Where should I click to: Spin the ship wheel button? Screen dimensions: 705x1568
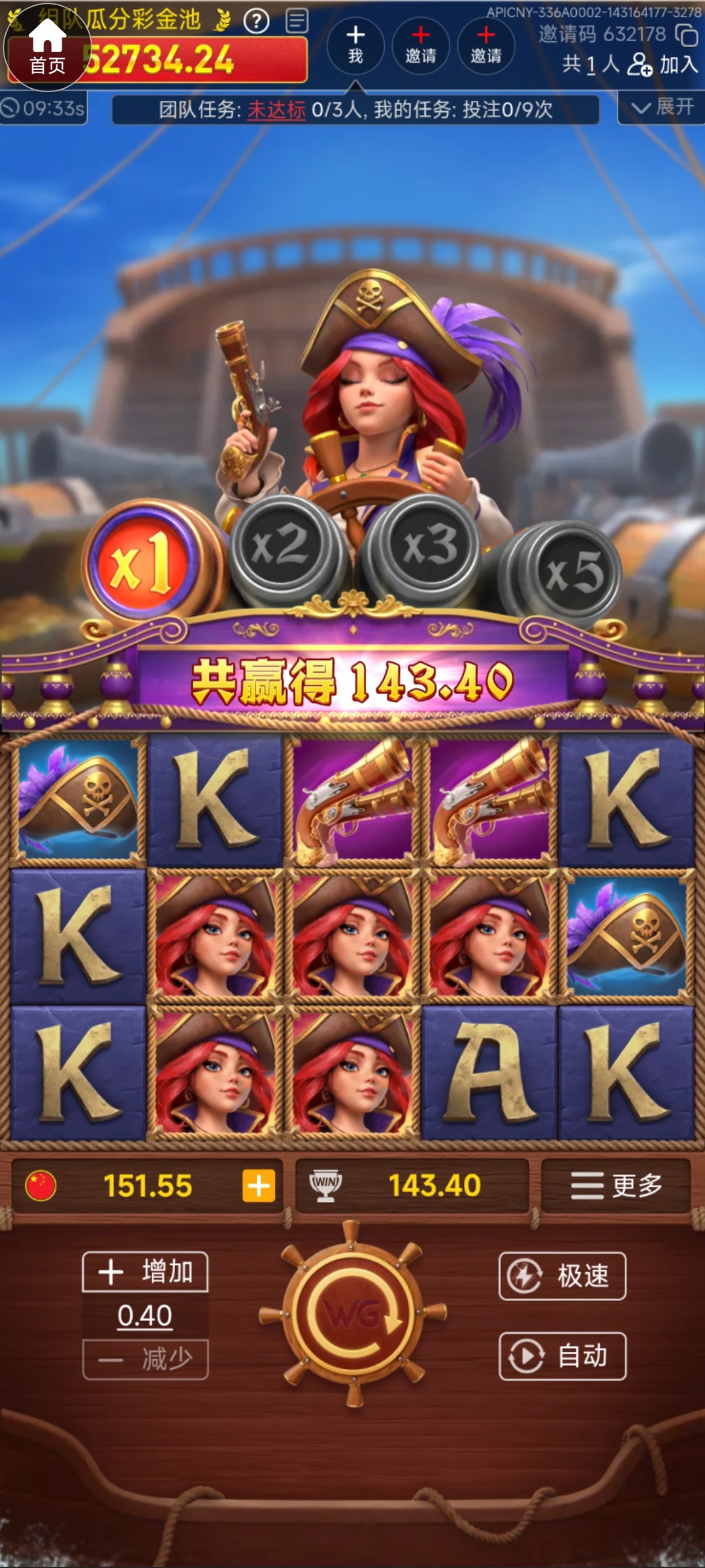click(353, 1313)
